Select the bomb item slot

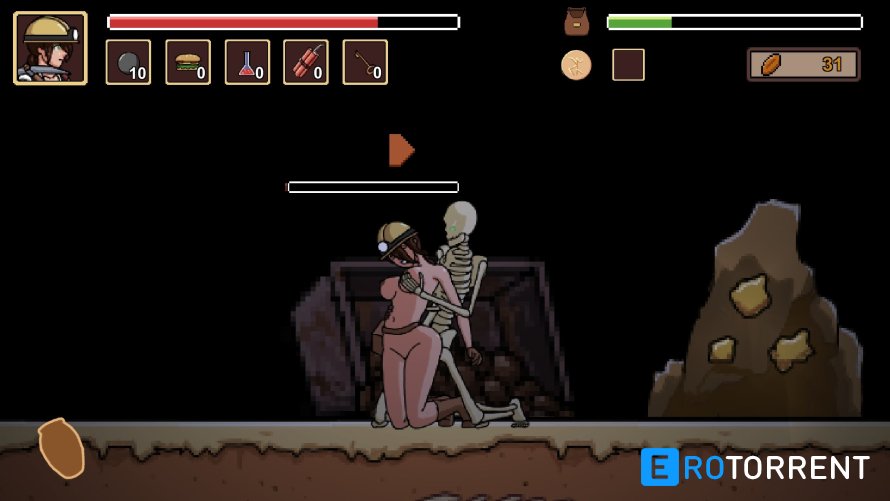128,62
